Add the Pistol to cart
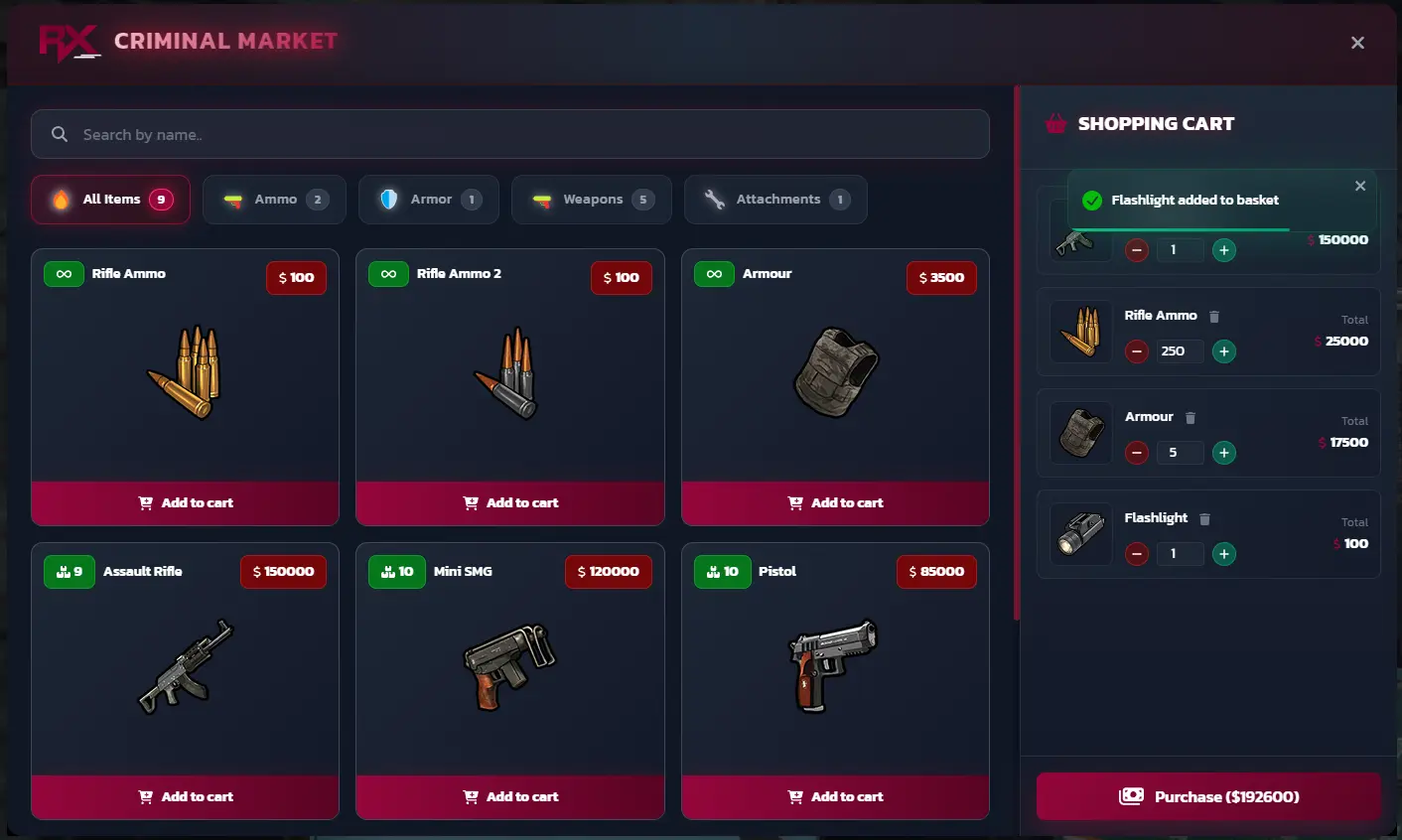The height and width of the screenshot is (840, 1402). pos(835,796)
